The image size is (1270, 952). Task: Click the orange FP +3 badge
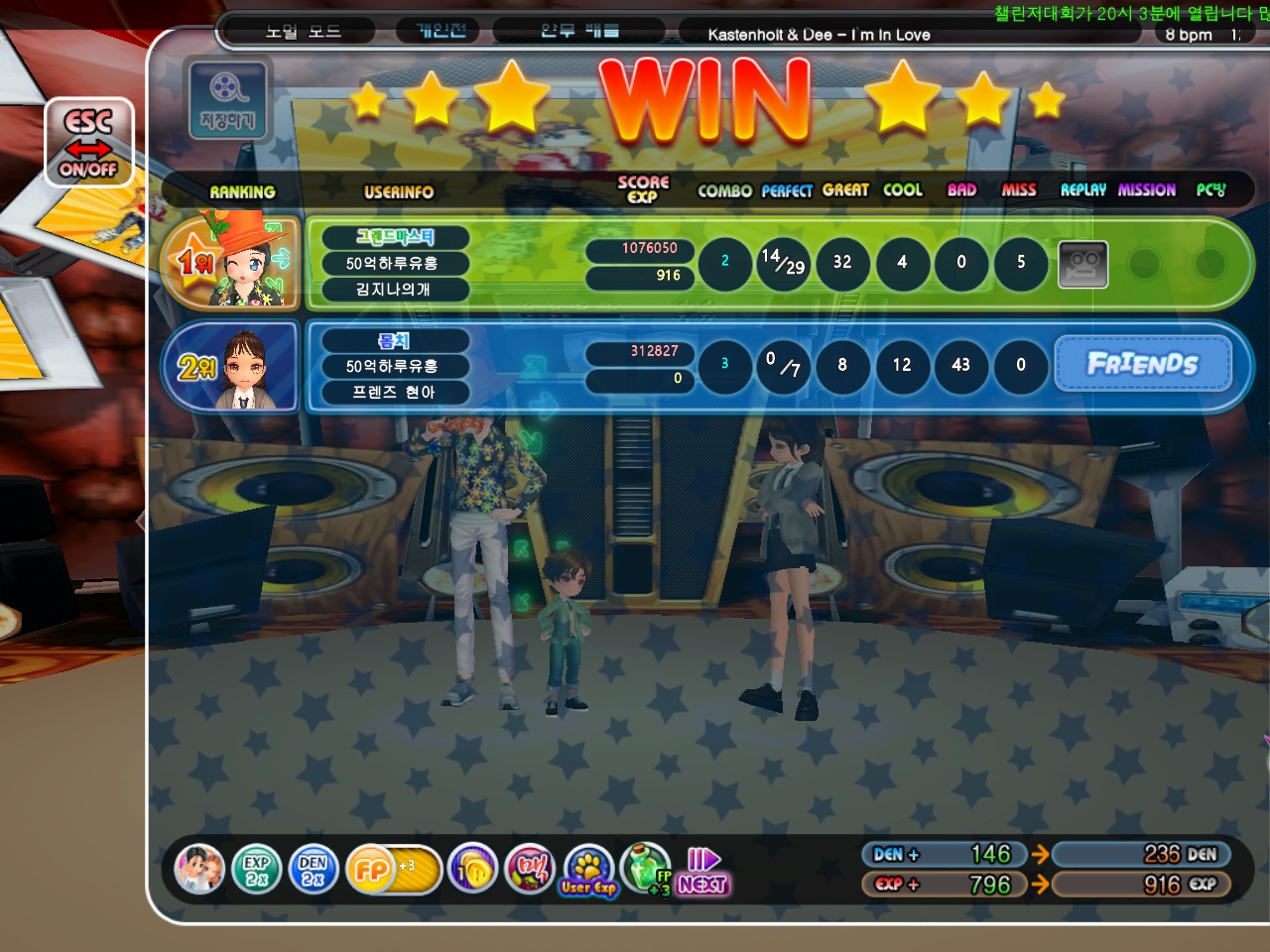coord(392,870)
